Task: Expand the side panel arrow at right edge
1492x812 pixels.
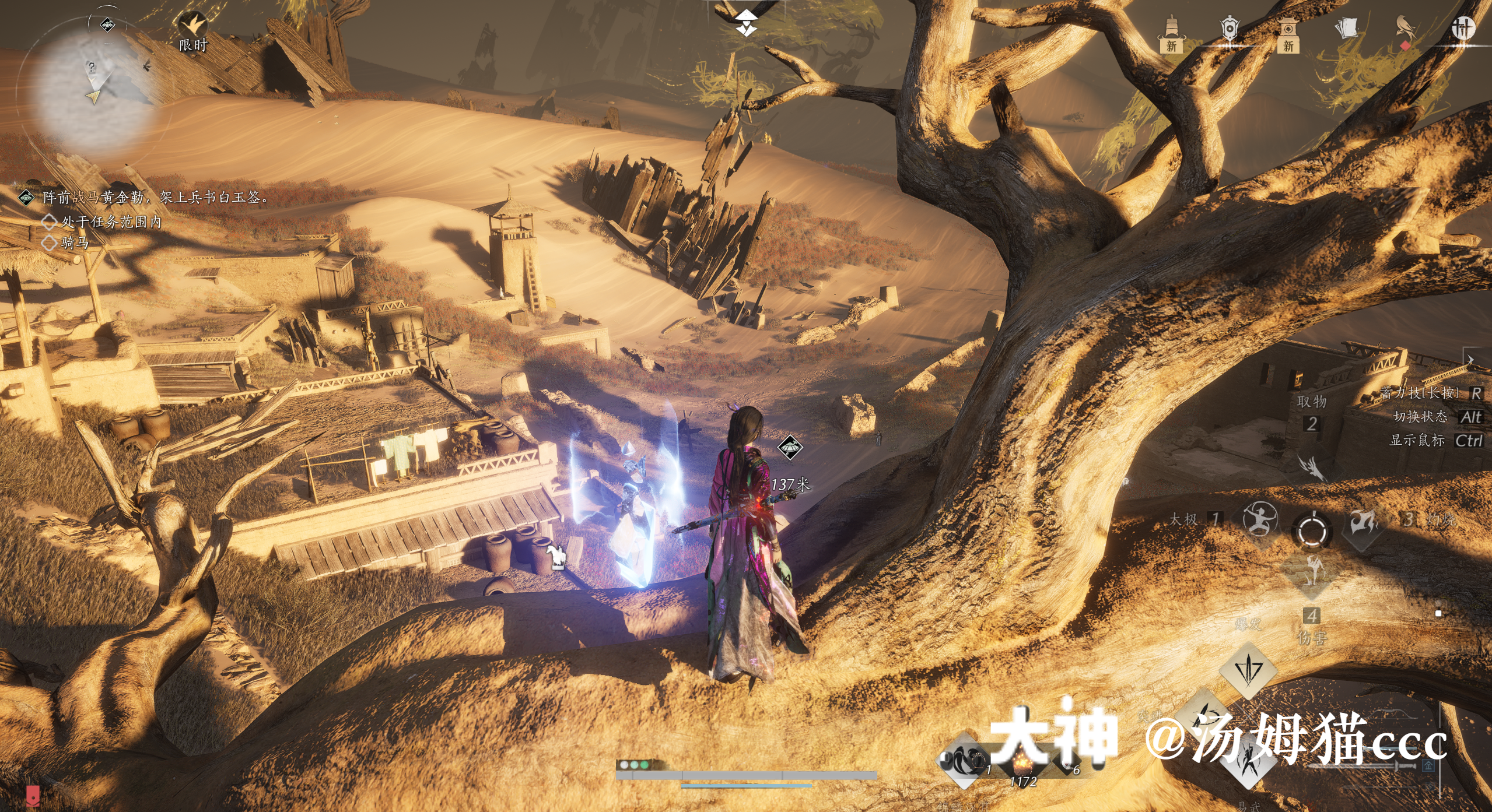Action: [x=1471, y=360]
